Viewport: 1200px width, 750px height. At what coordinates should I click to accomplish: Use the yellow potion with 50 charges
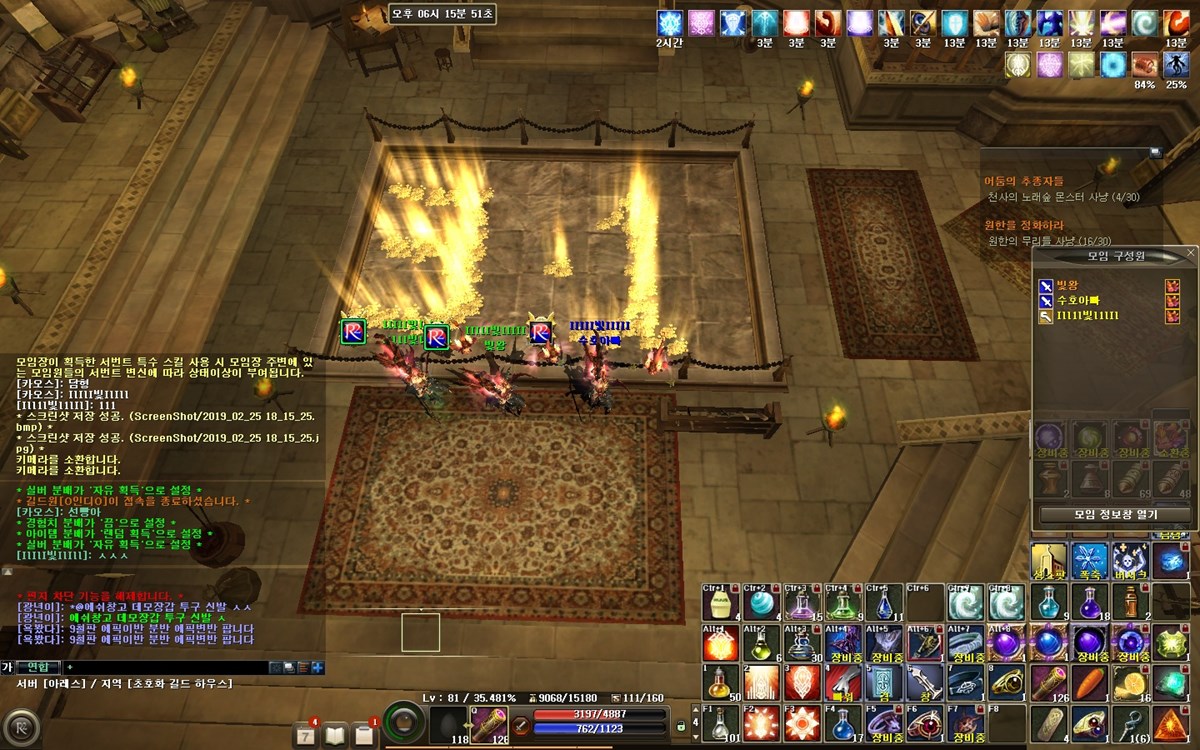[x=720, y=682]
